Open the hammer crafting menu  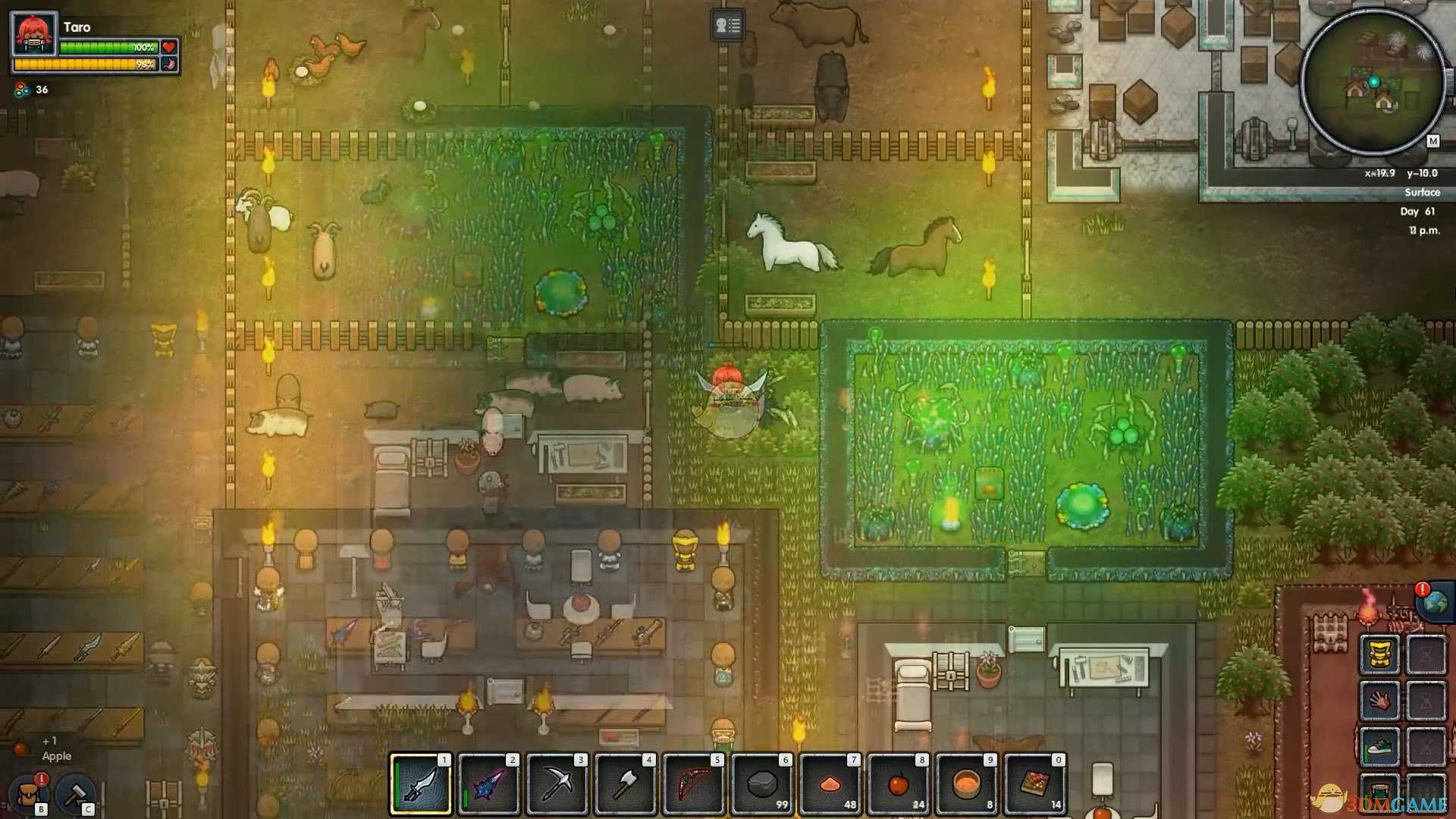[x=75, y=795]
